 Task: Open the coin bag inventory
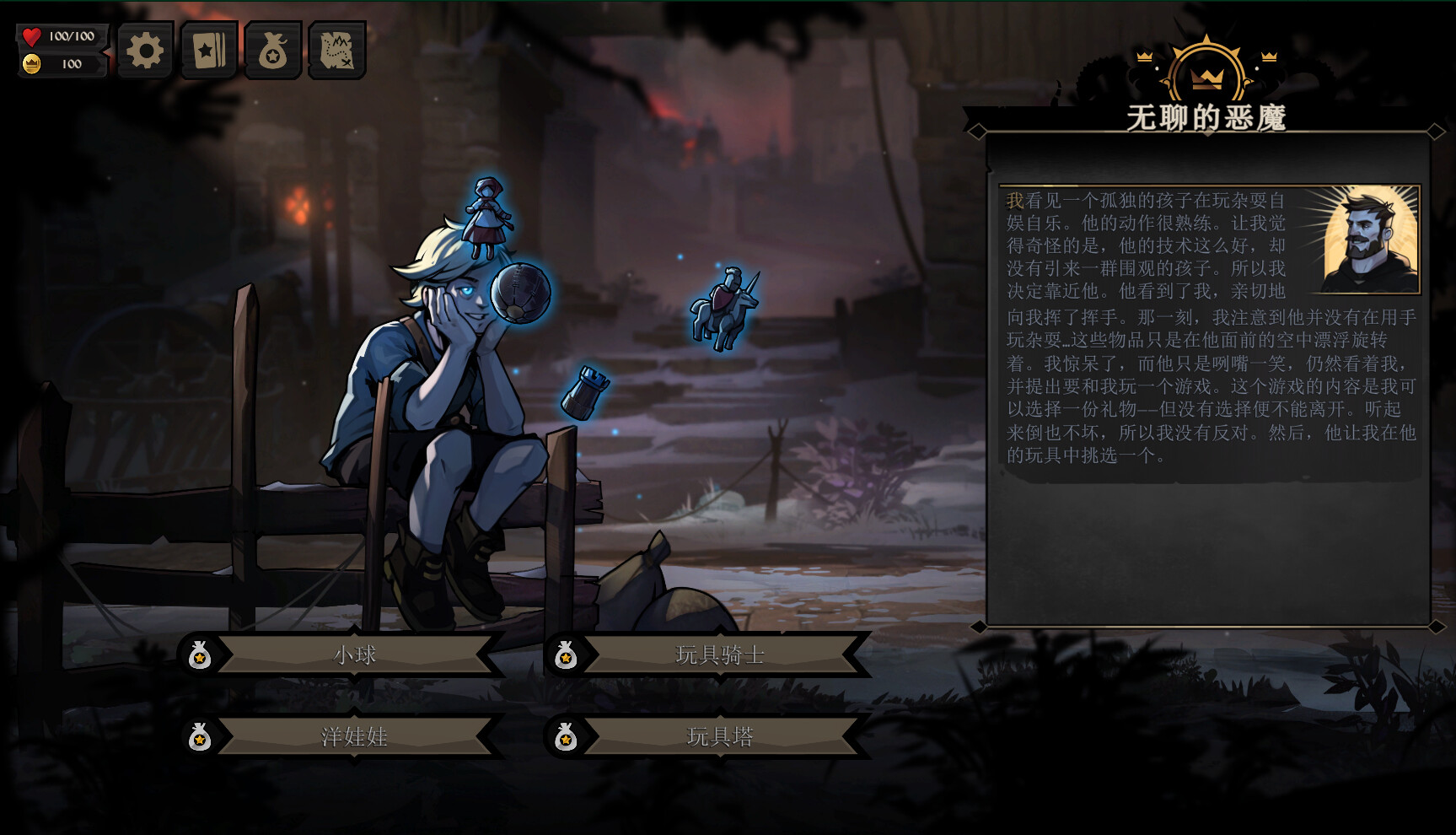coord(272,51)
